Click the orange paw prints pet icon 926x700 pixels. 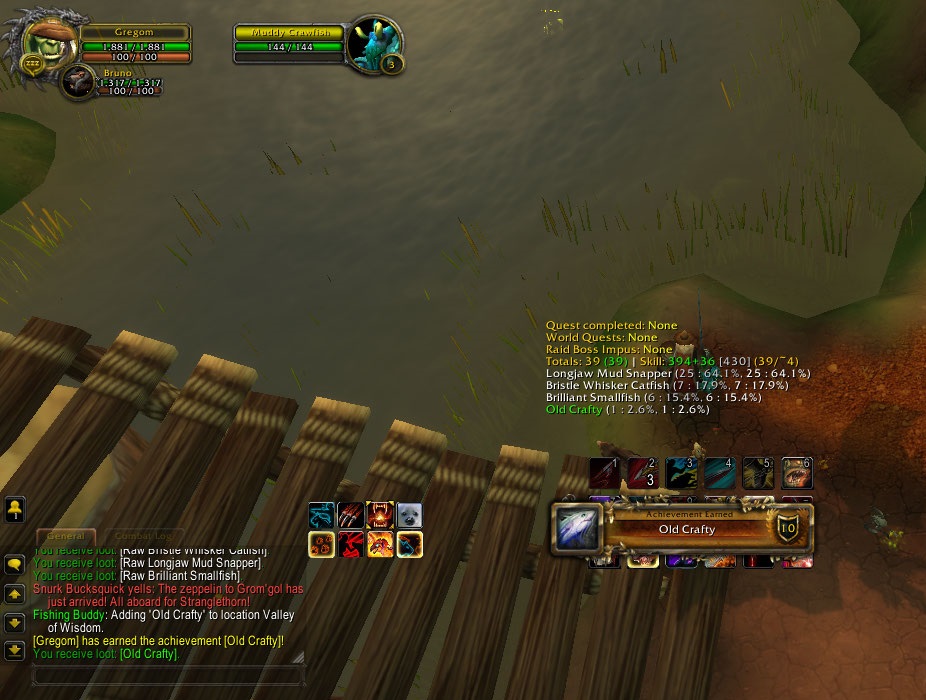pyautogui.click(x=321, y=545)
